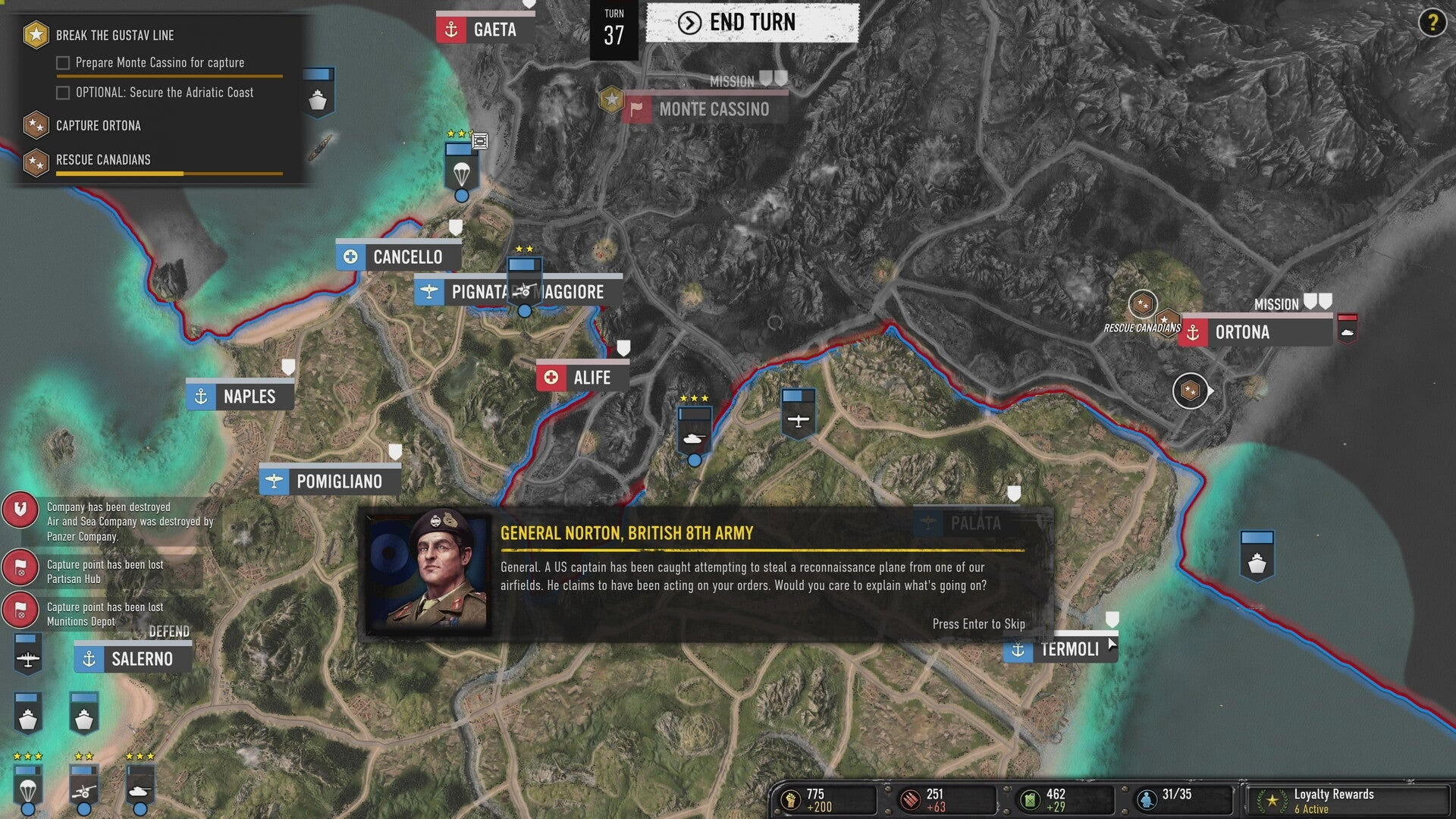Select the Pomigliano airfield icon

(x=273, y=480)
